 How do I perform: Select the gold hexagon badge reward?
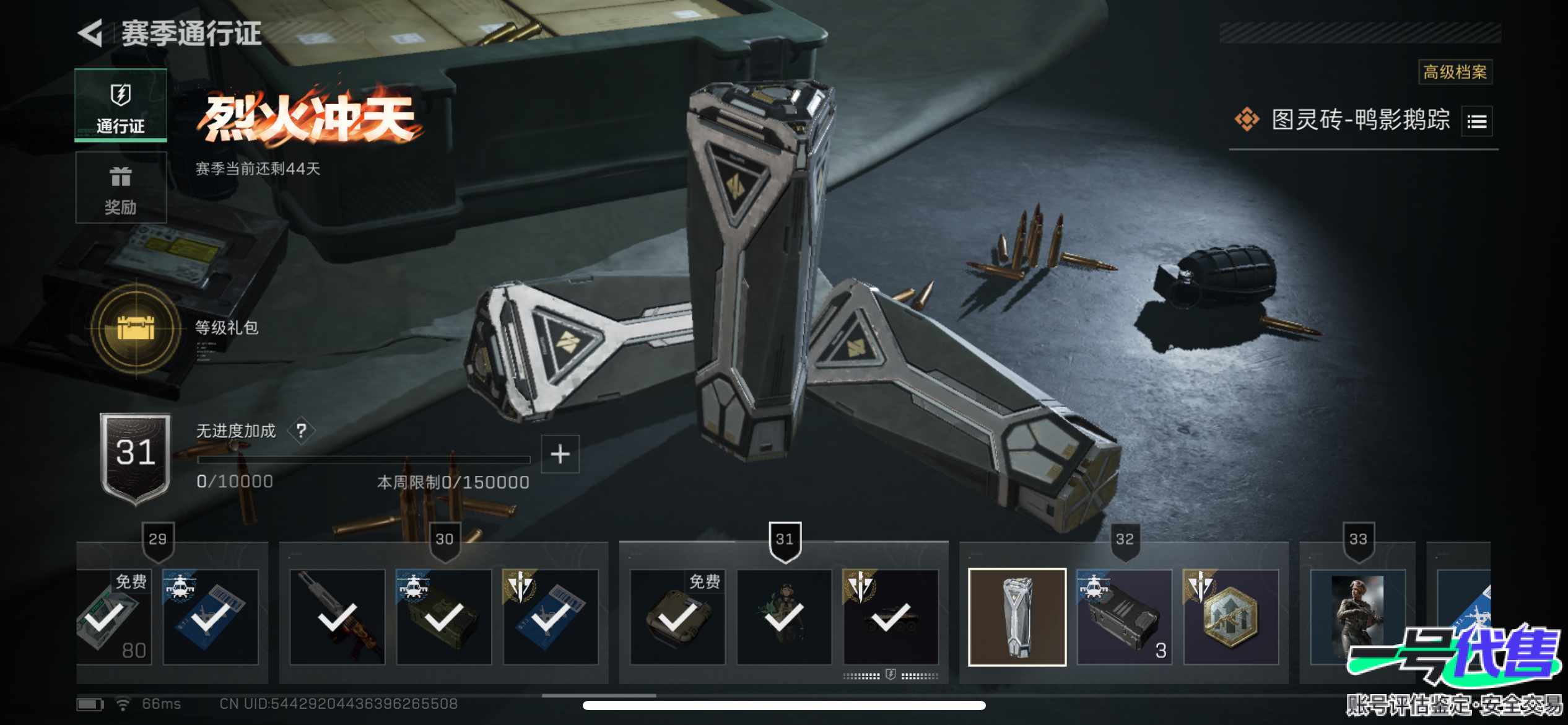click(x=1230, y=617)
